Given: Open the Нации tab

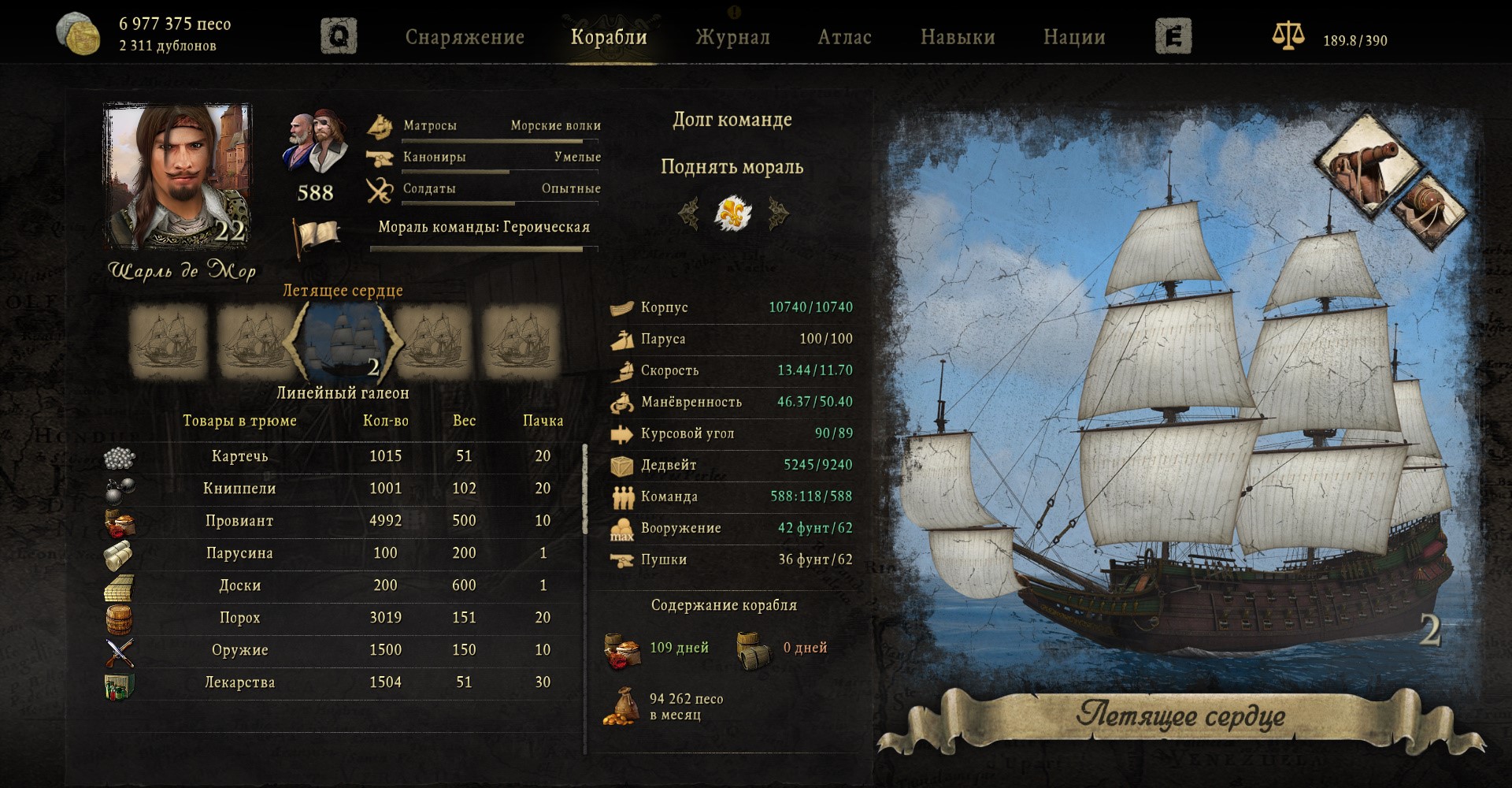Looking at the screenshot, I should point(1074,37).
